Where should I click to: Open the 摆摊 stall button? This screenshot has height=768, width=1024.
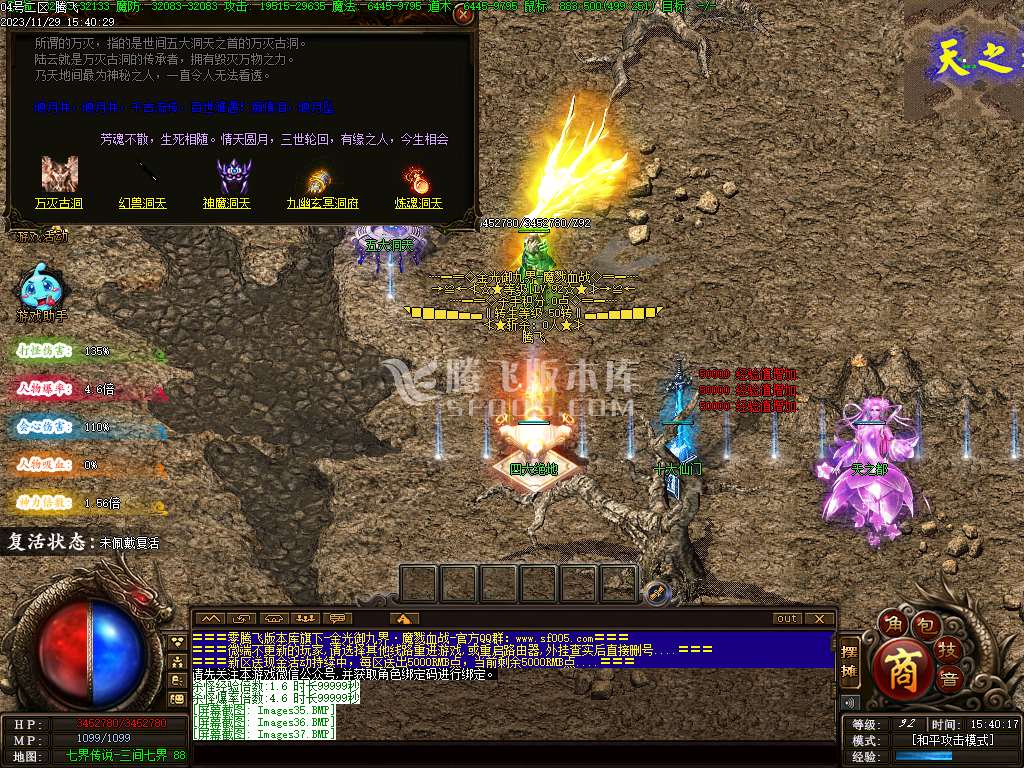click(x=850, y=662)
